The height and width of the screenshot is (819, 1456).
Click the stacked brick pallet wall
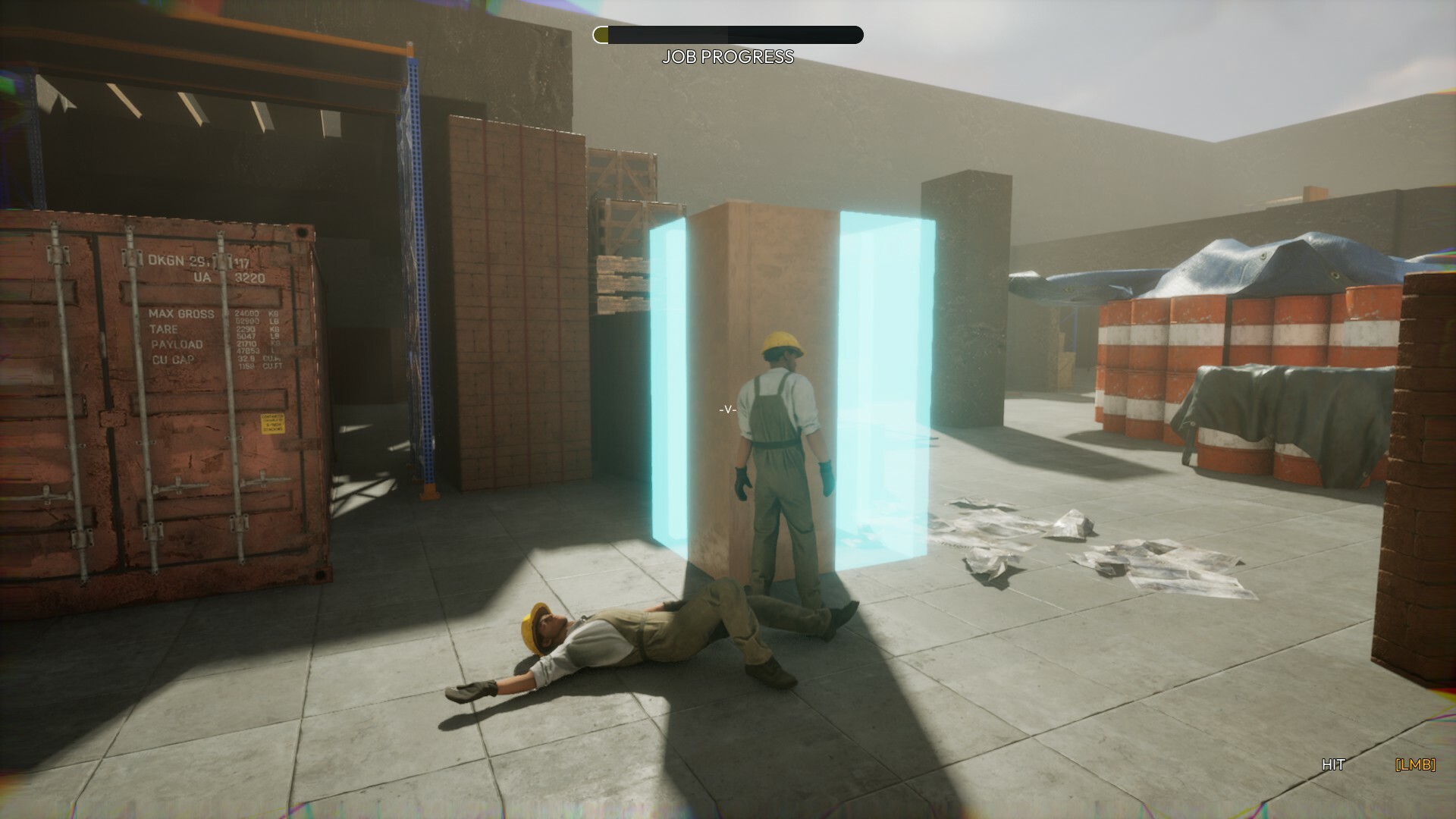[516, 303]
